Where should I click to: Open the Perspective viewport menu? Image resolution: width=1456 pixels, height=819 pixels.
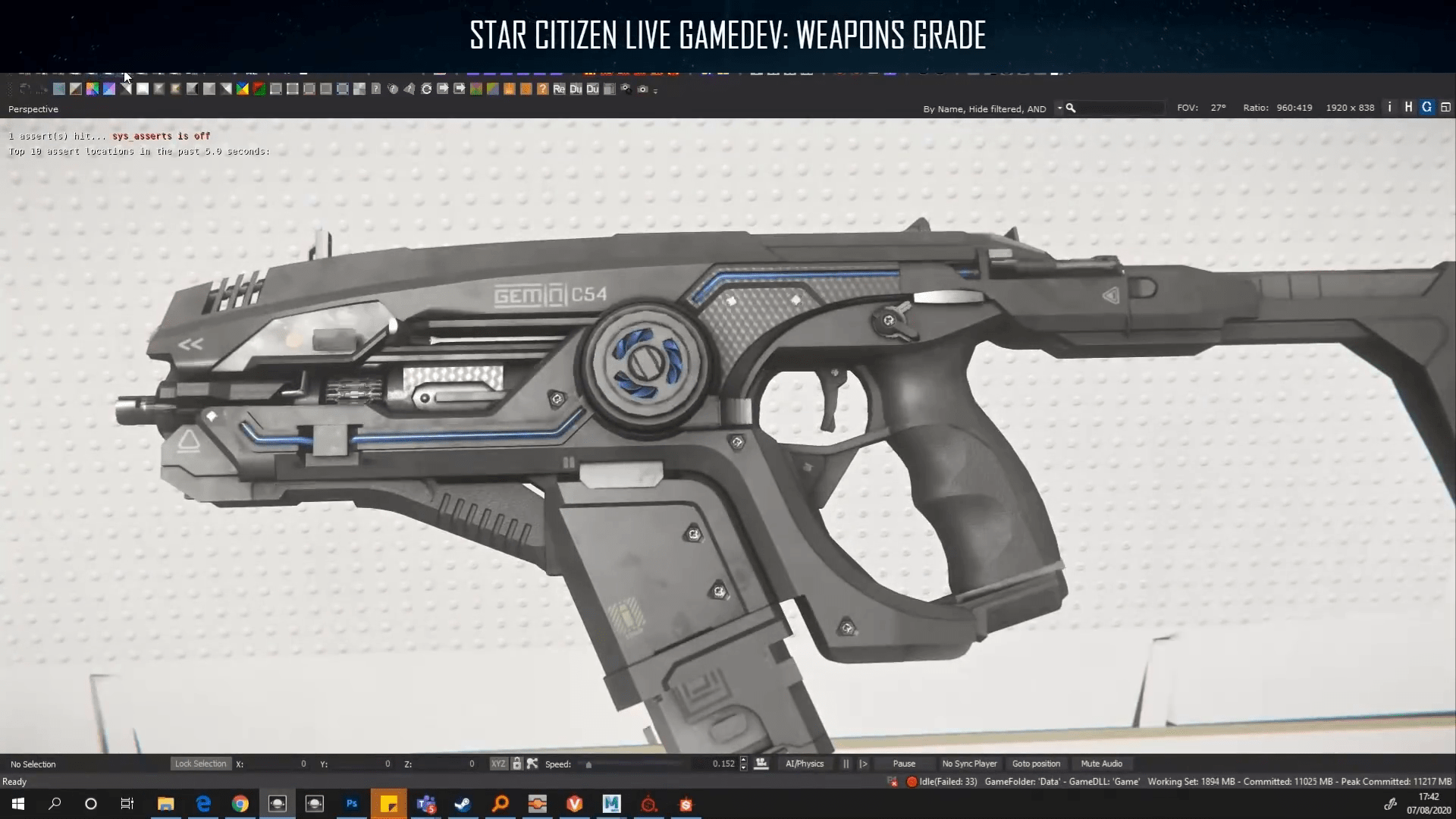pyautogui.click(x=33, y=108)
